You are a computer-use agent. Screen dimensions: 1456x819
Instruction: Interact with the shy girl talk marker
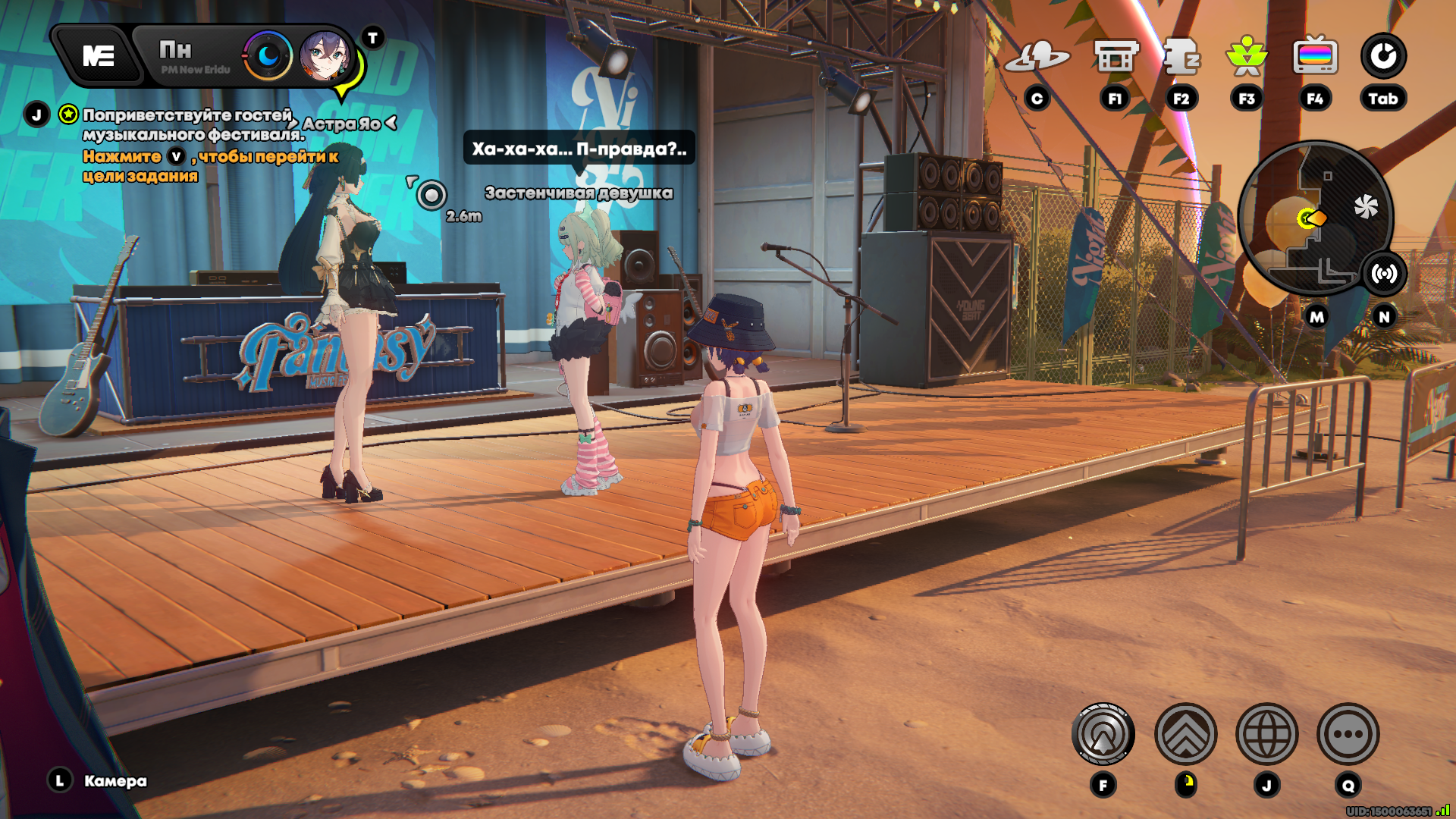coord(431,196)
